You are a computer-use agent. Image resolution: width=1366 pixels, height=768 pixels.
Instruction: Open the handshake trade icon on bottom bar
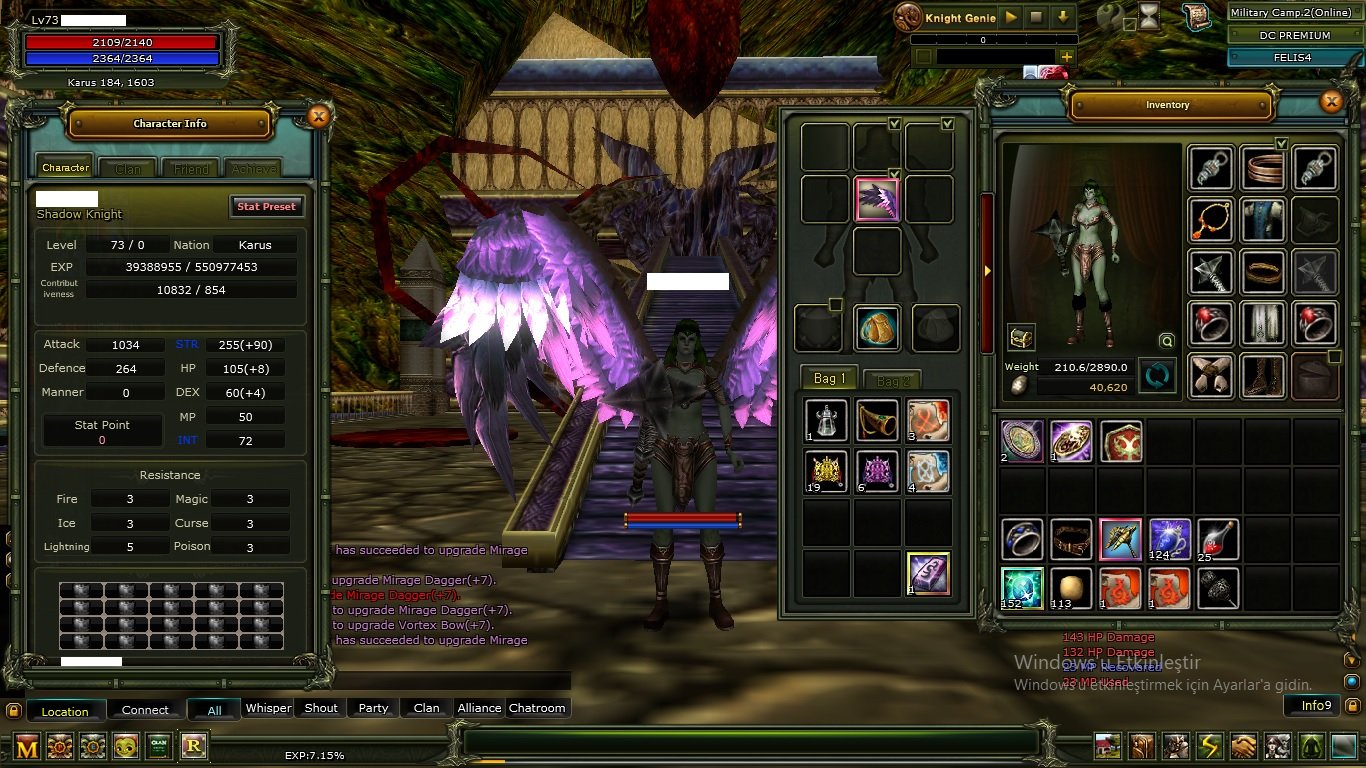(x=1243, y=745)
